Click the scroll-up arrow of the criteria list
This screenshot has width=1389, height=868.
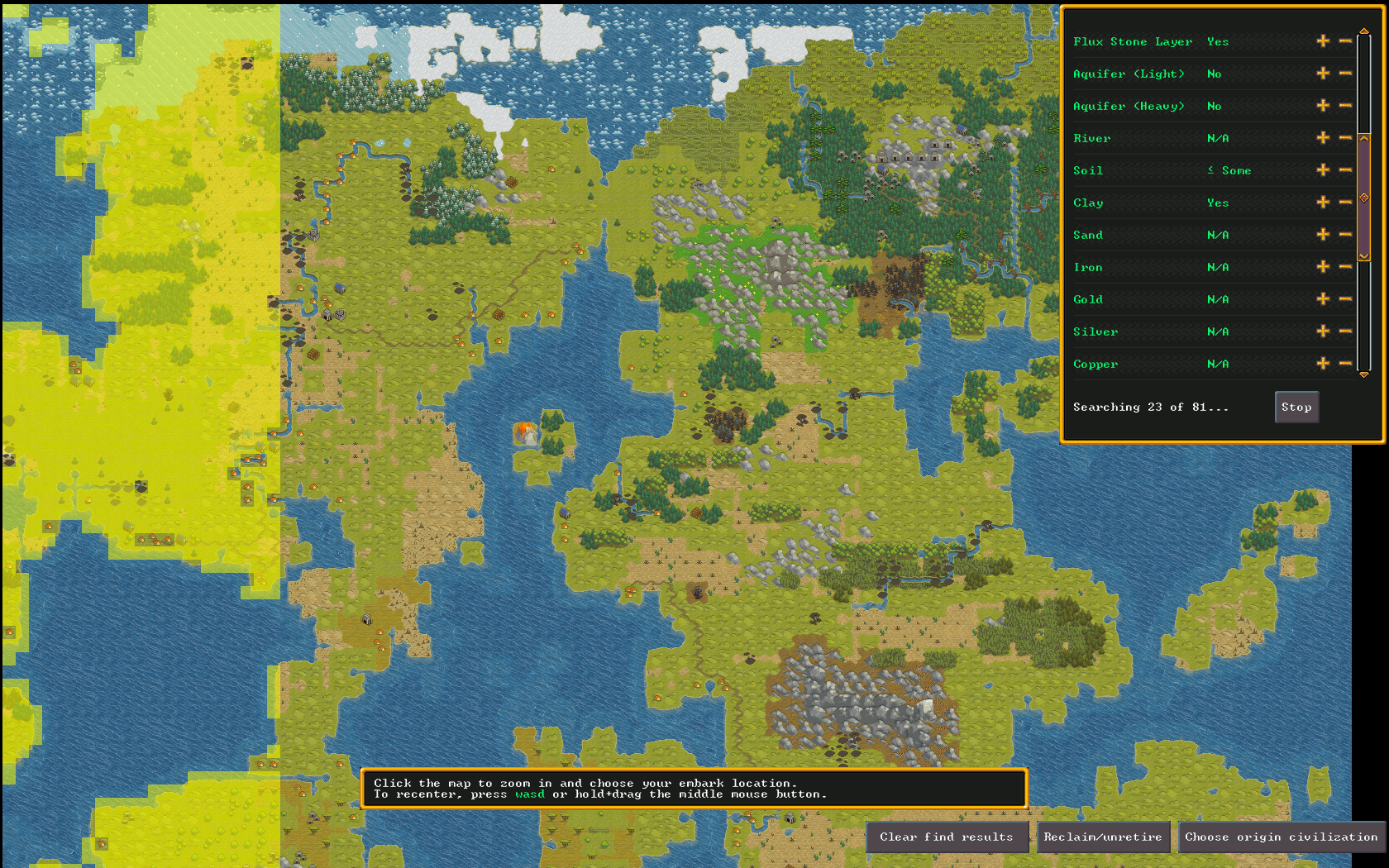(x=1364, y=31)
